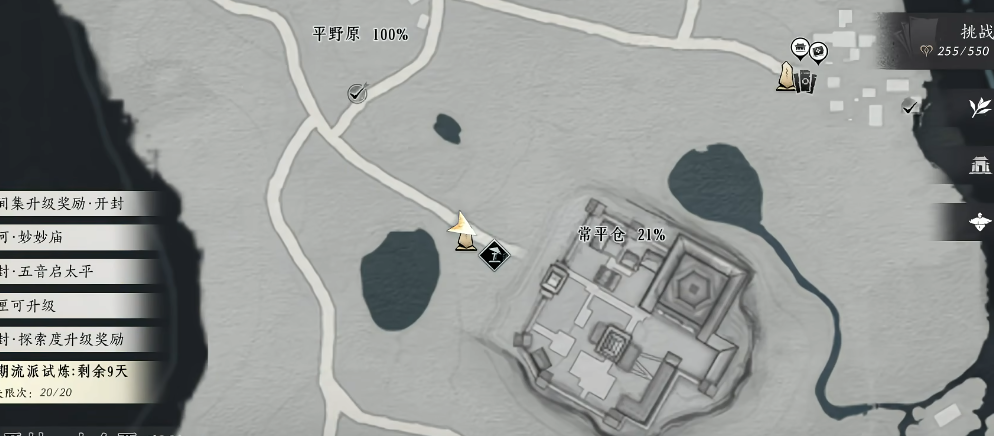The image size is (994, 436).
Task: Open the 挑战 challenge panel
Action: (x=975, y=32)
